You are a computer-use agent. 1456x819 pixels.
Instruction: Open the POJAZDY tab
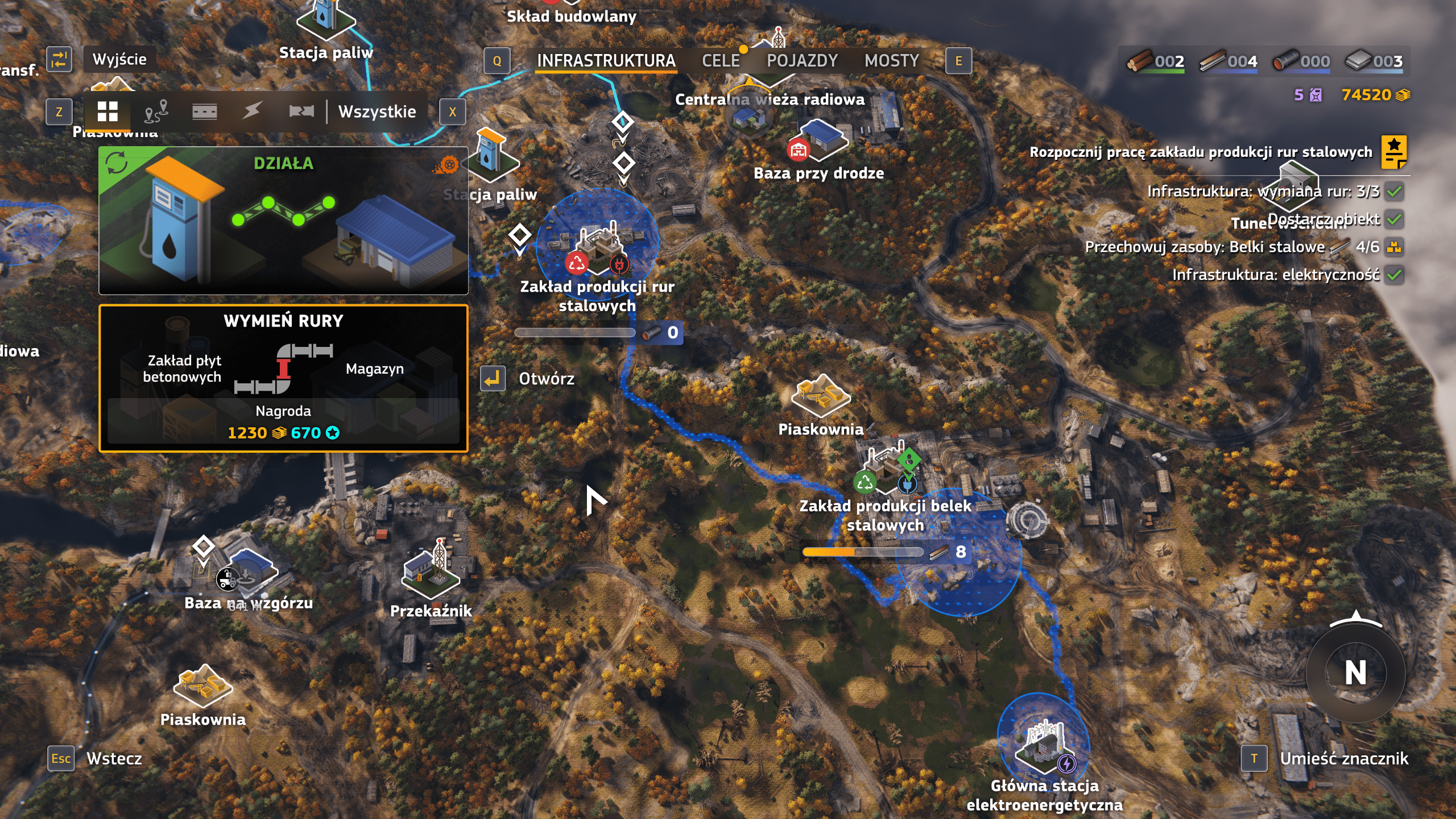click(x=802, y=61)
